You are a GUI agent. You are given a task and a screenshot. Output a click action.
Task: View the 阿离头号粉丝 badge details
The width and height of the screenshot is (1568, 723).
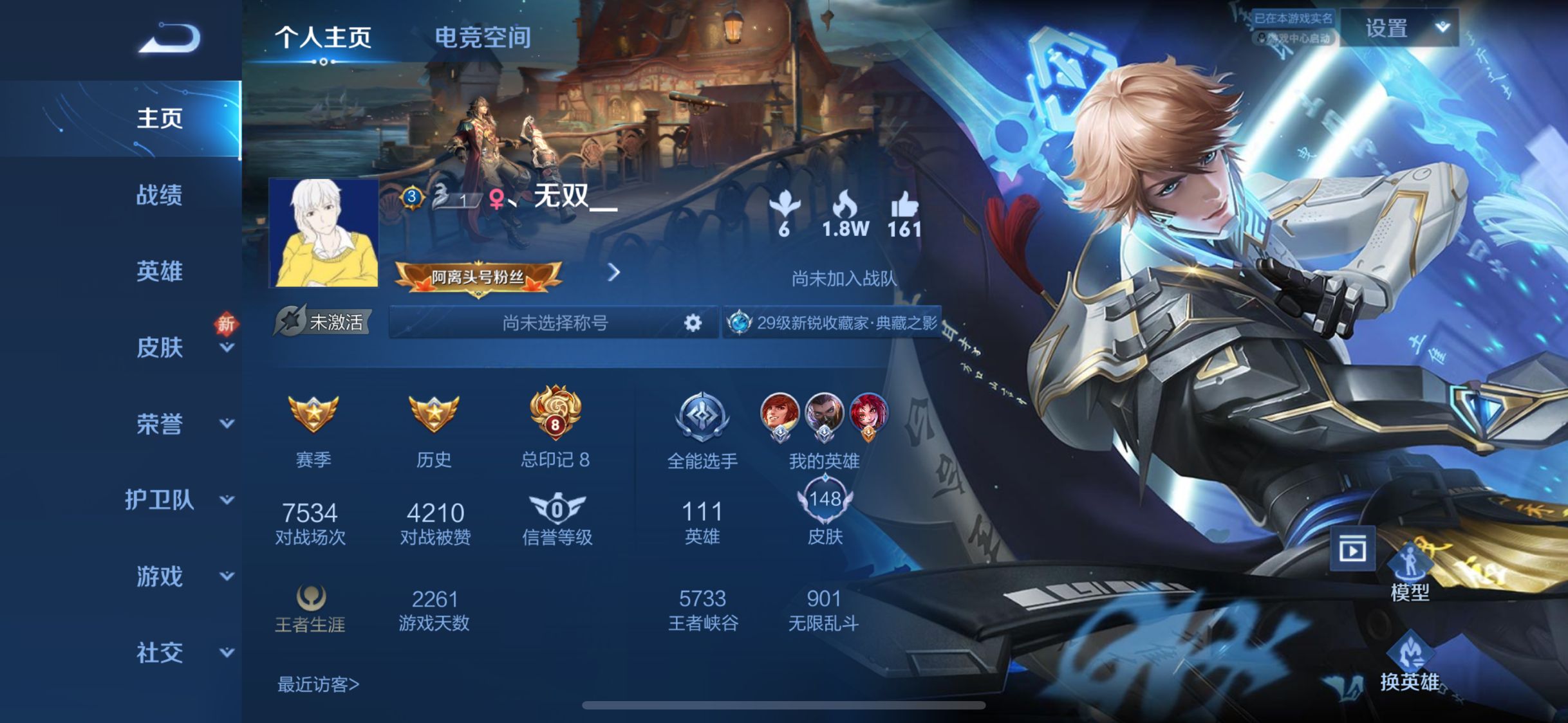[478, 277]
